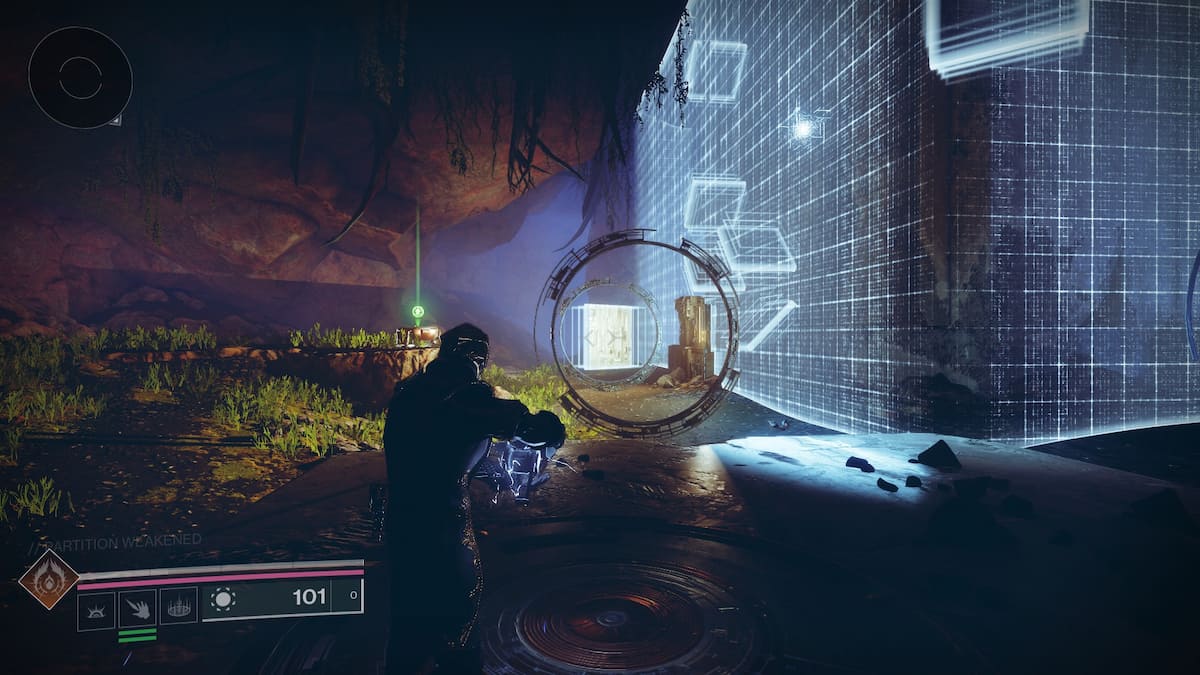Click the circular radar in the corner
This screenshot has width=1200, height=675.
tap(80, 77)
